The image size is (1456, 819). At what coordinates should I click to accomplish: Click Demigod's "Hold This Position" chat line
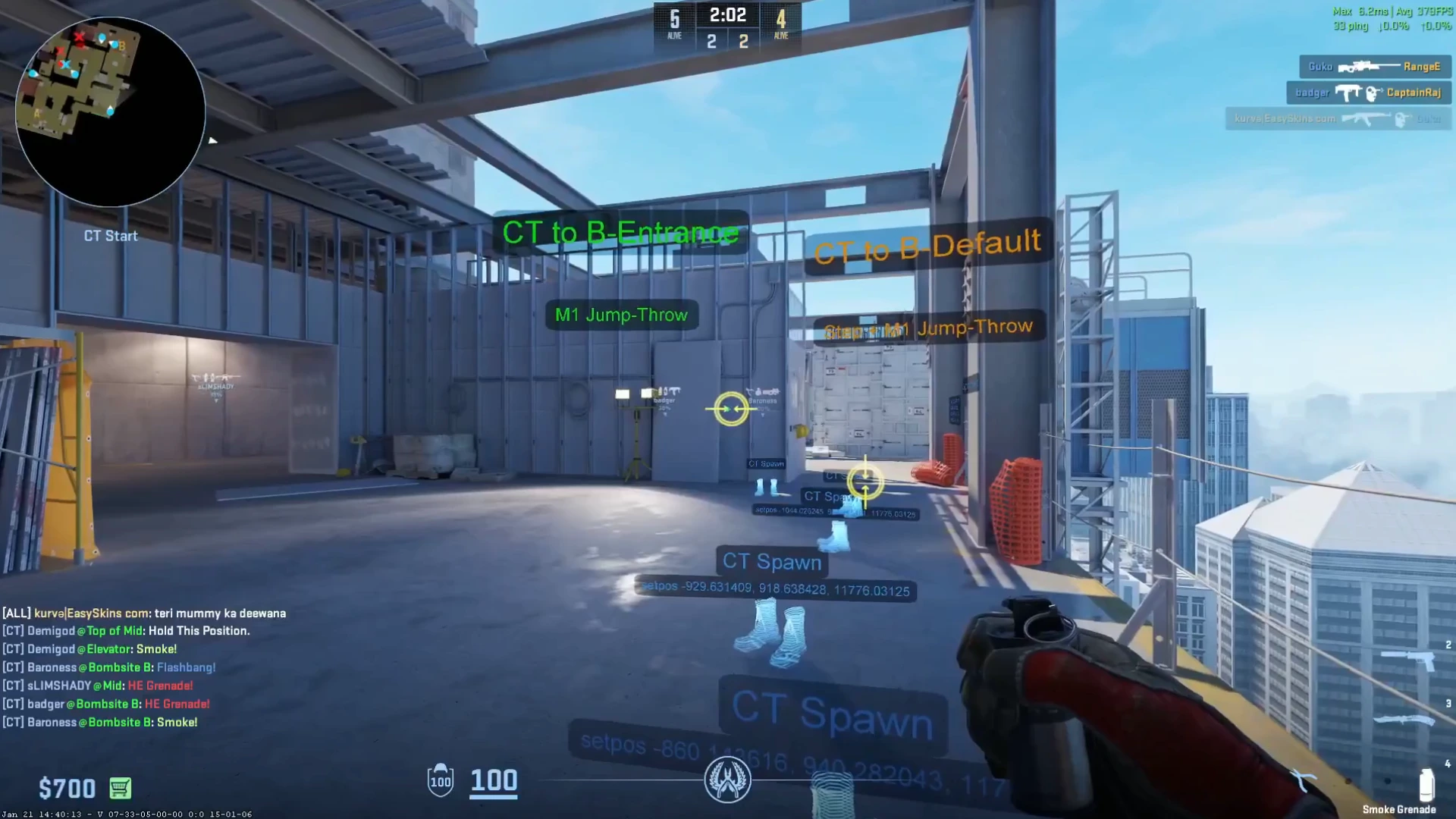pyautogui.click(x=126, y=631)
